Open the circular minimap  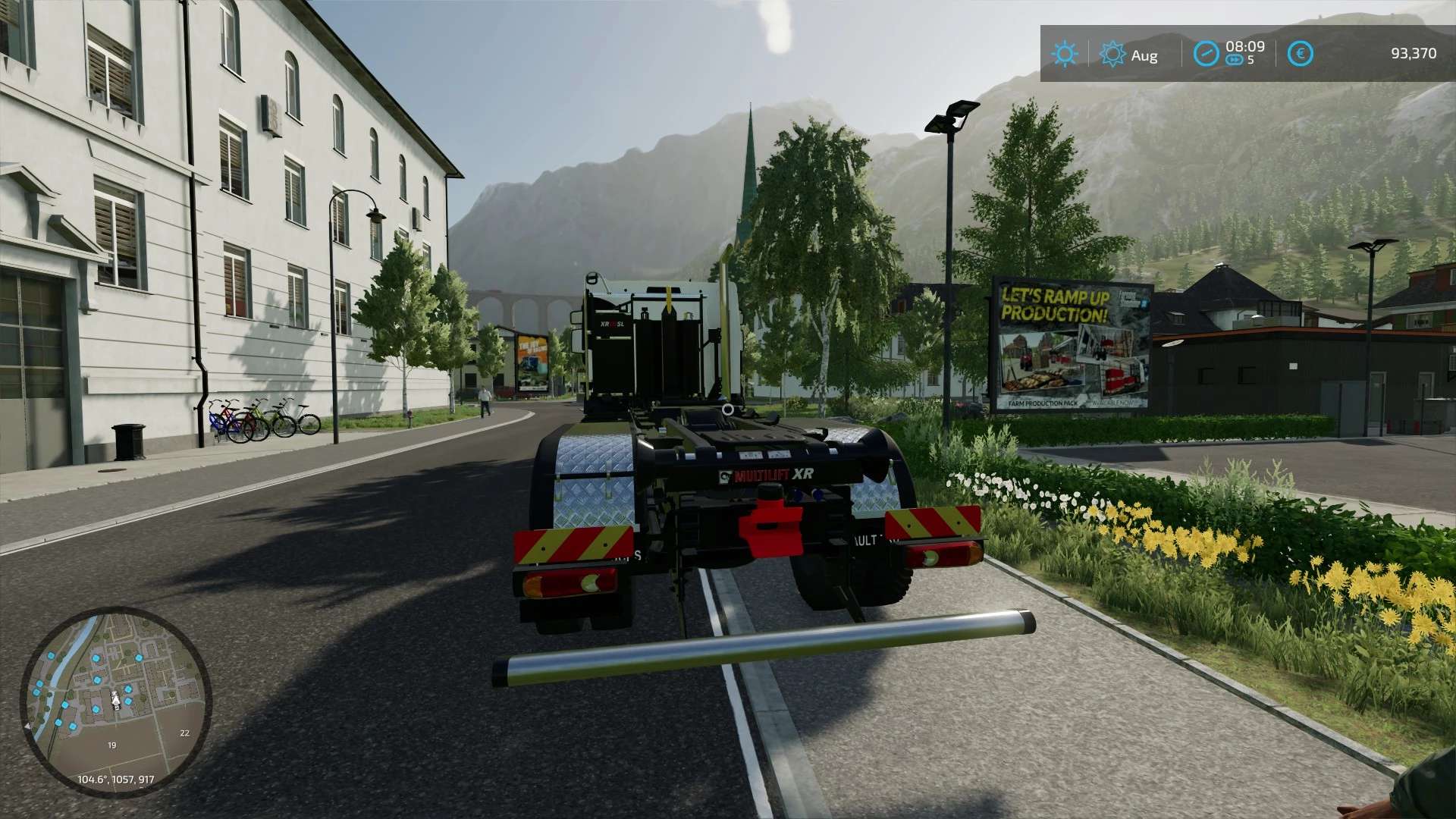[115, 701]
